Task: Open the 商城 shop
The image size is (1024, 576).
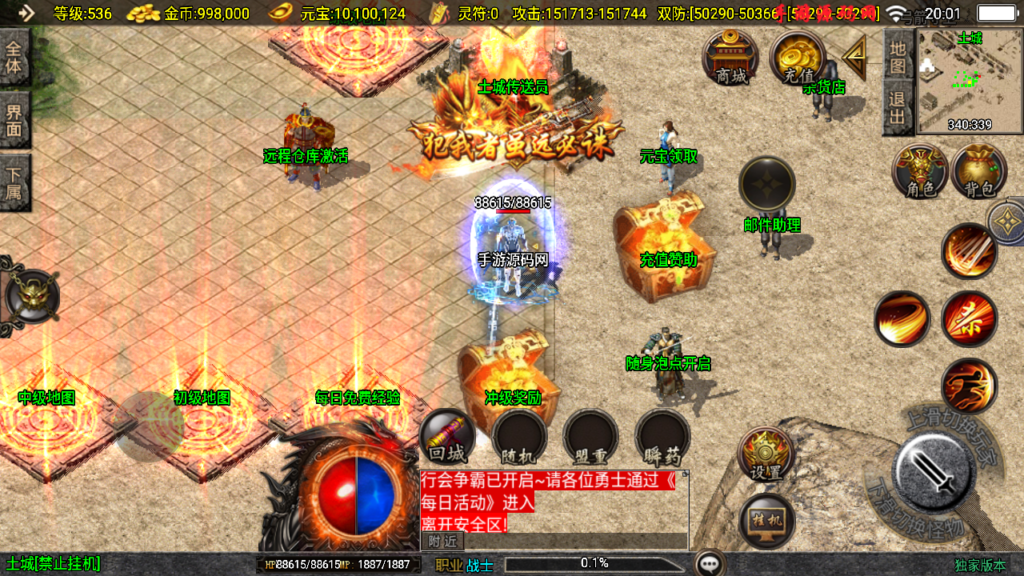Action: (x=731, y=56)
